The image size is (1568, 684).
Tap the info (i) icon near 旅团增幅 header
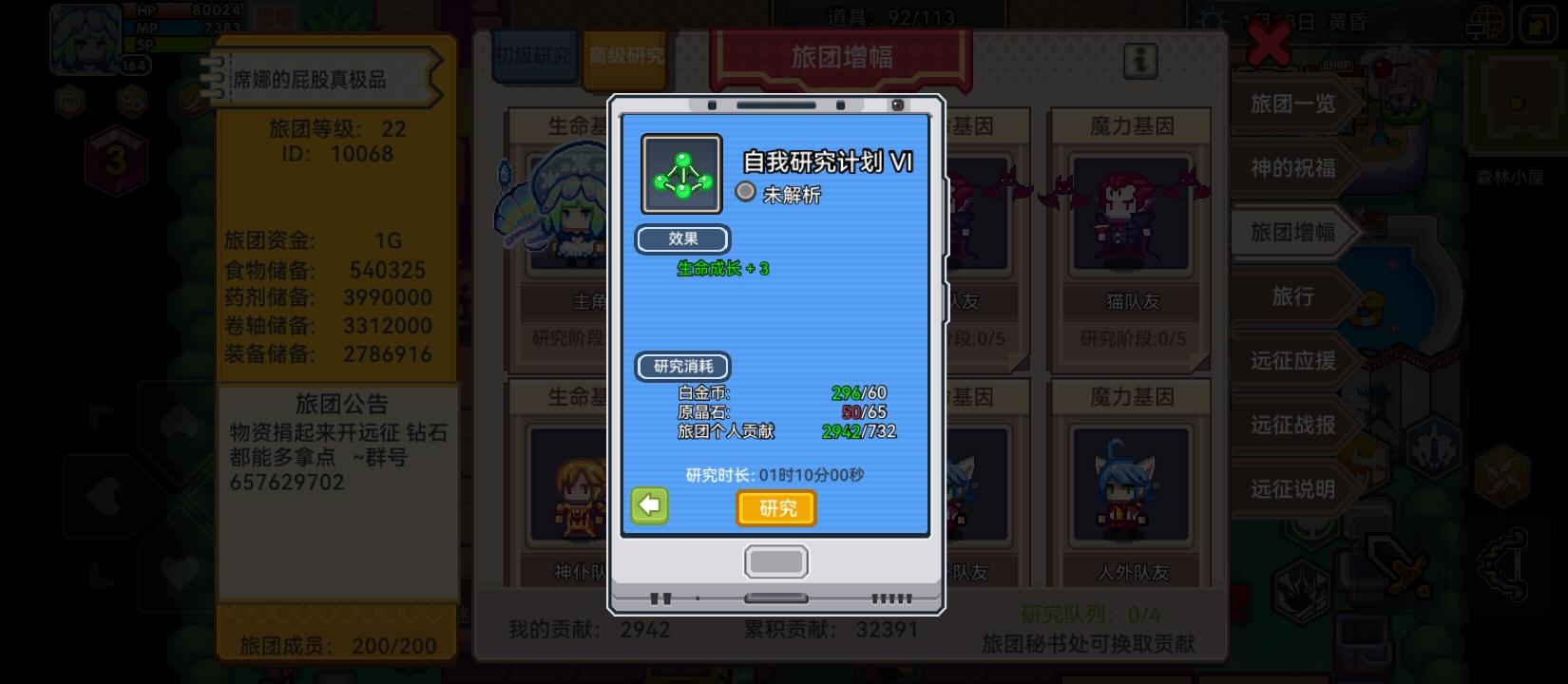pos(1138,60)
